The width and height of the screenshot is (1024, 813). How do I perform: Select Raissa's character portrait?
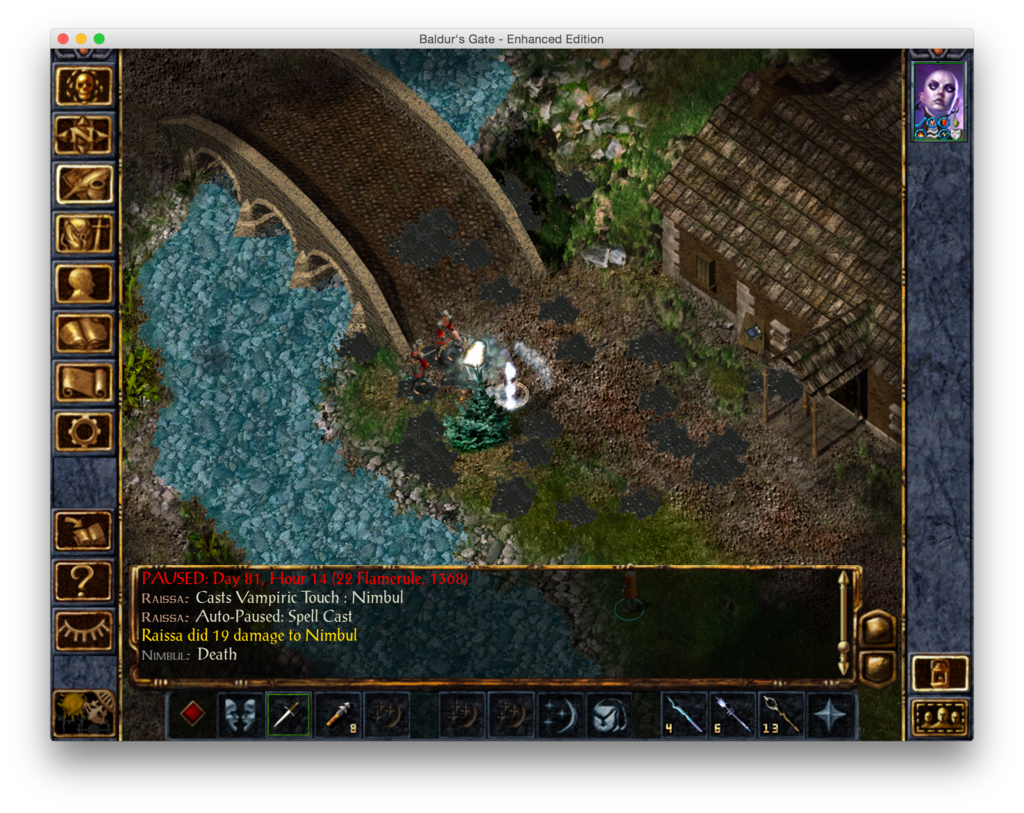point(939,101)
